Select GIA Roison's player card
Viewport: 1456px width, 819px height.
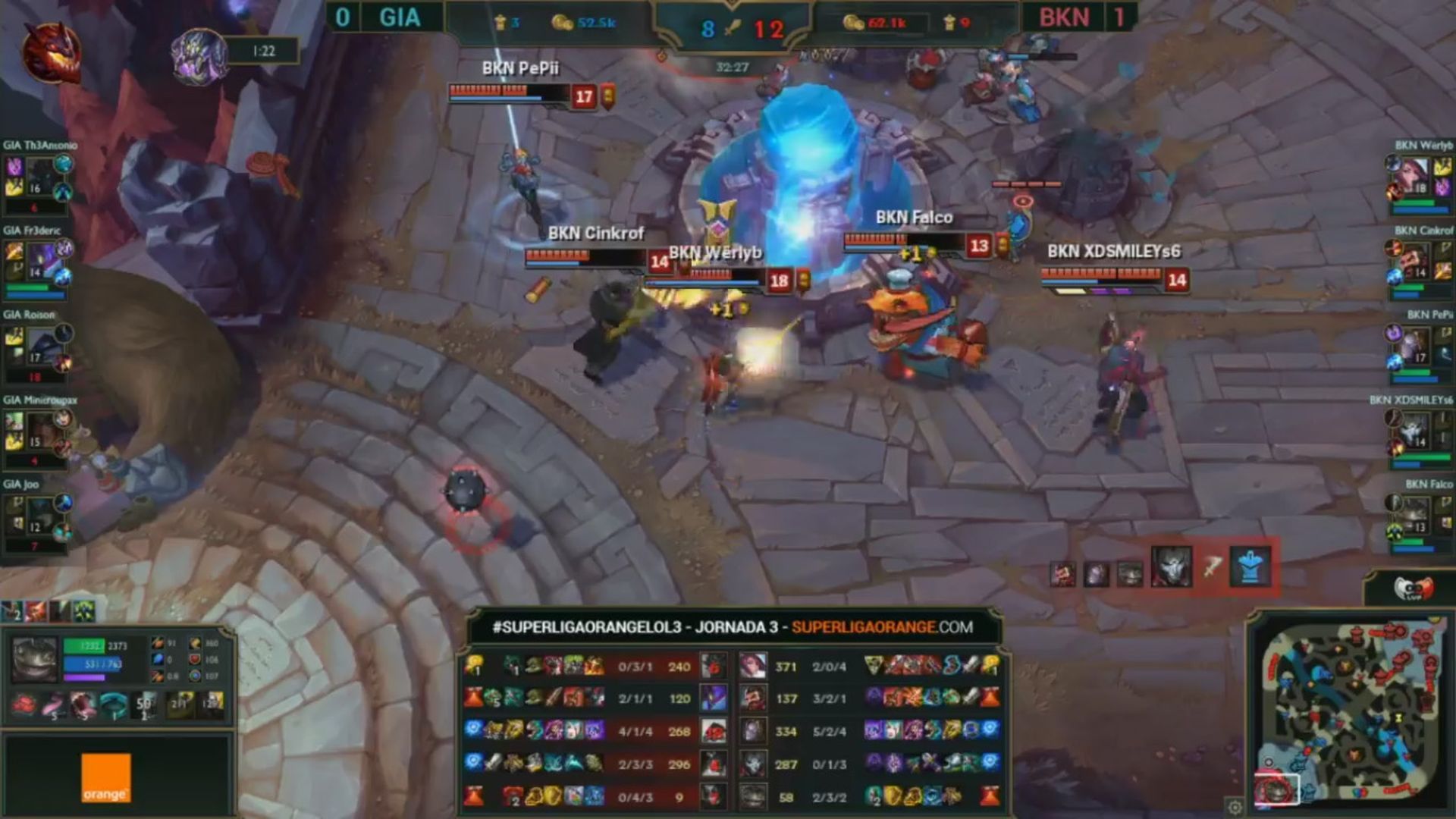coord(39,347)
